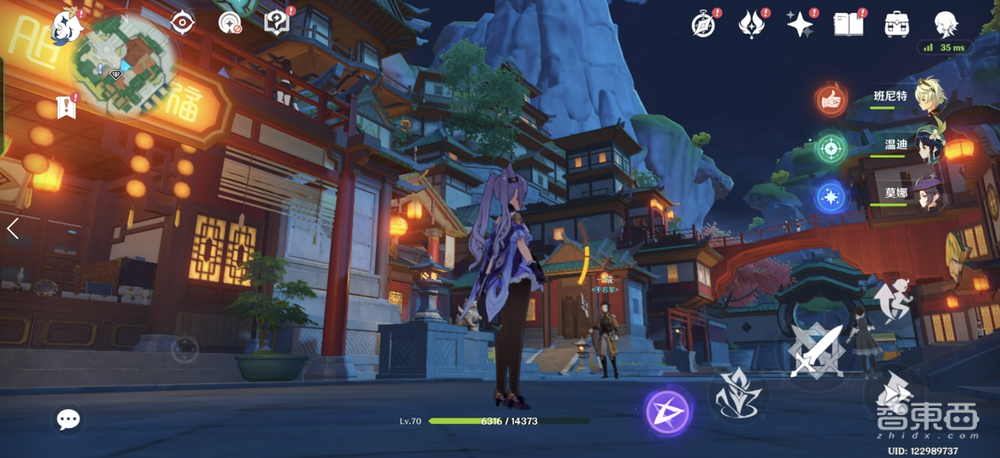Open the quest bookmark tracker icon

click(66, 106)
